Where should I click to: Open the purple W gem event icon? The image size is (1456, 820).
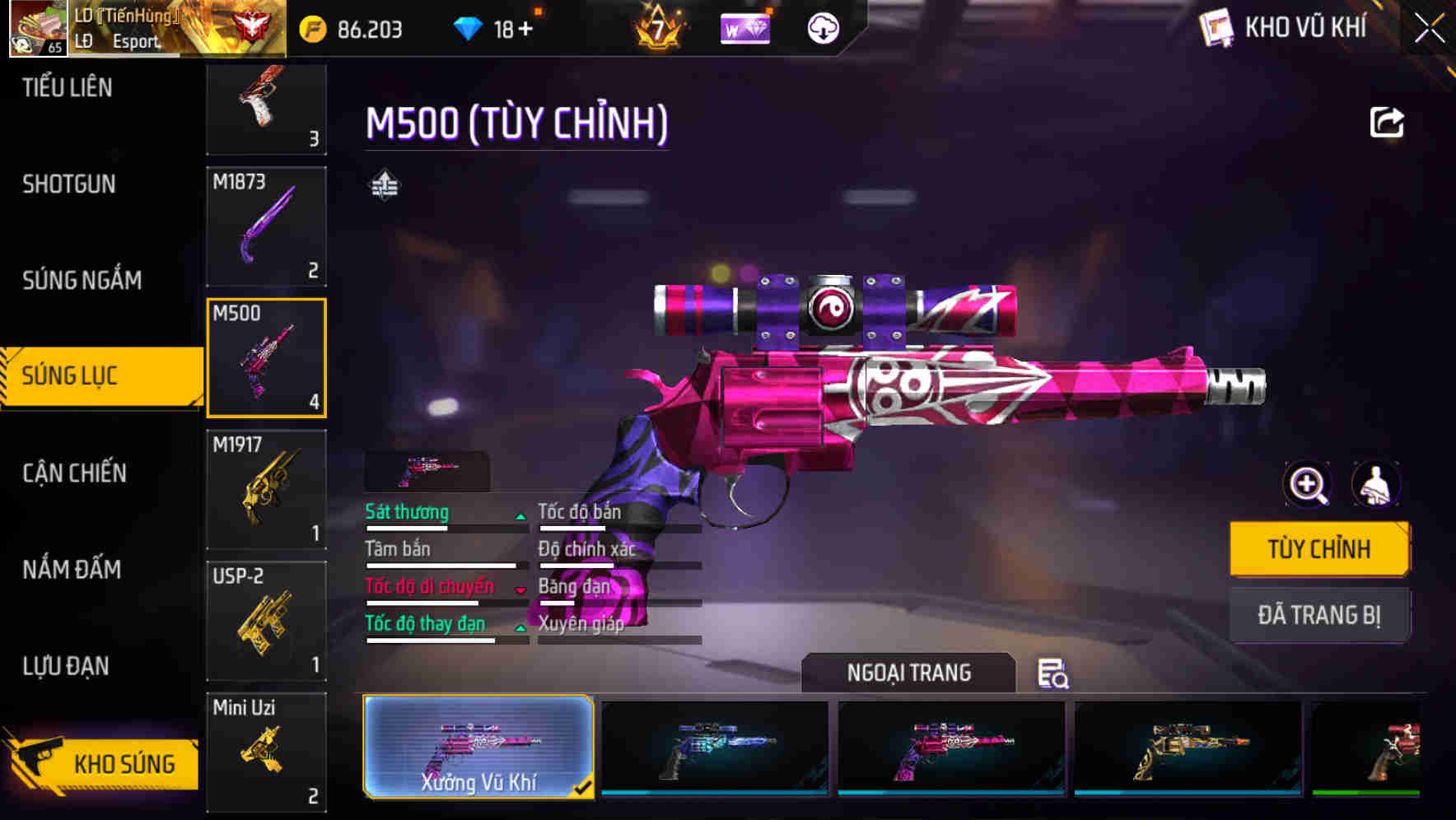[x=744, y=29]
